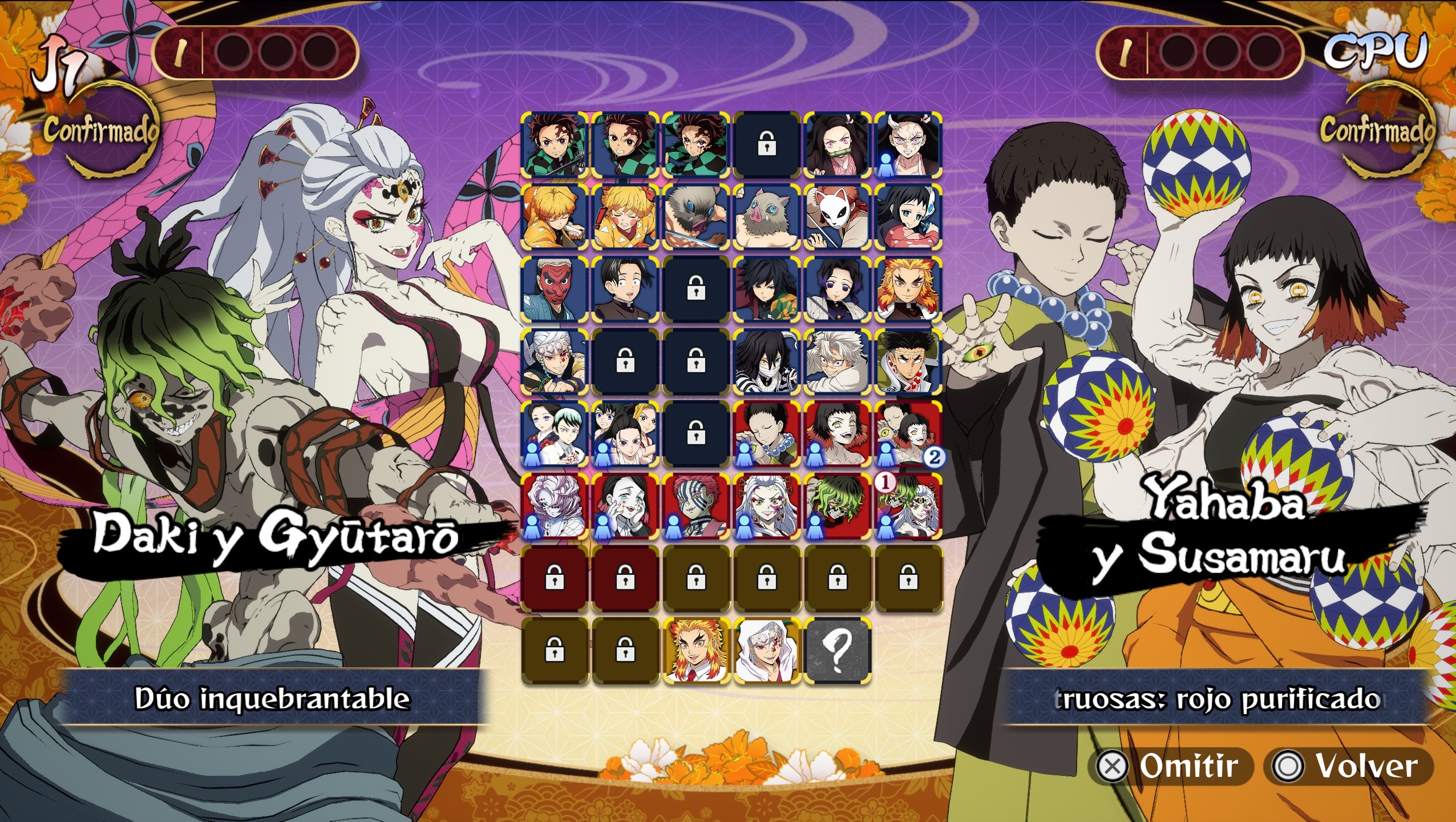Viewport: 1456px width, 822px height.
Task: Select Makomo's character tile
Action: pos(907,217)
